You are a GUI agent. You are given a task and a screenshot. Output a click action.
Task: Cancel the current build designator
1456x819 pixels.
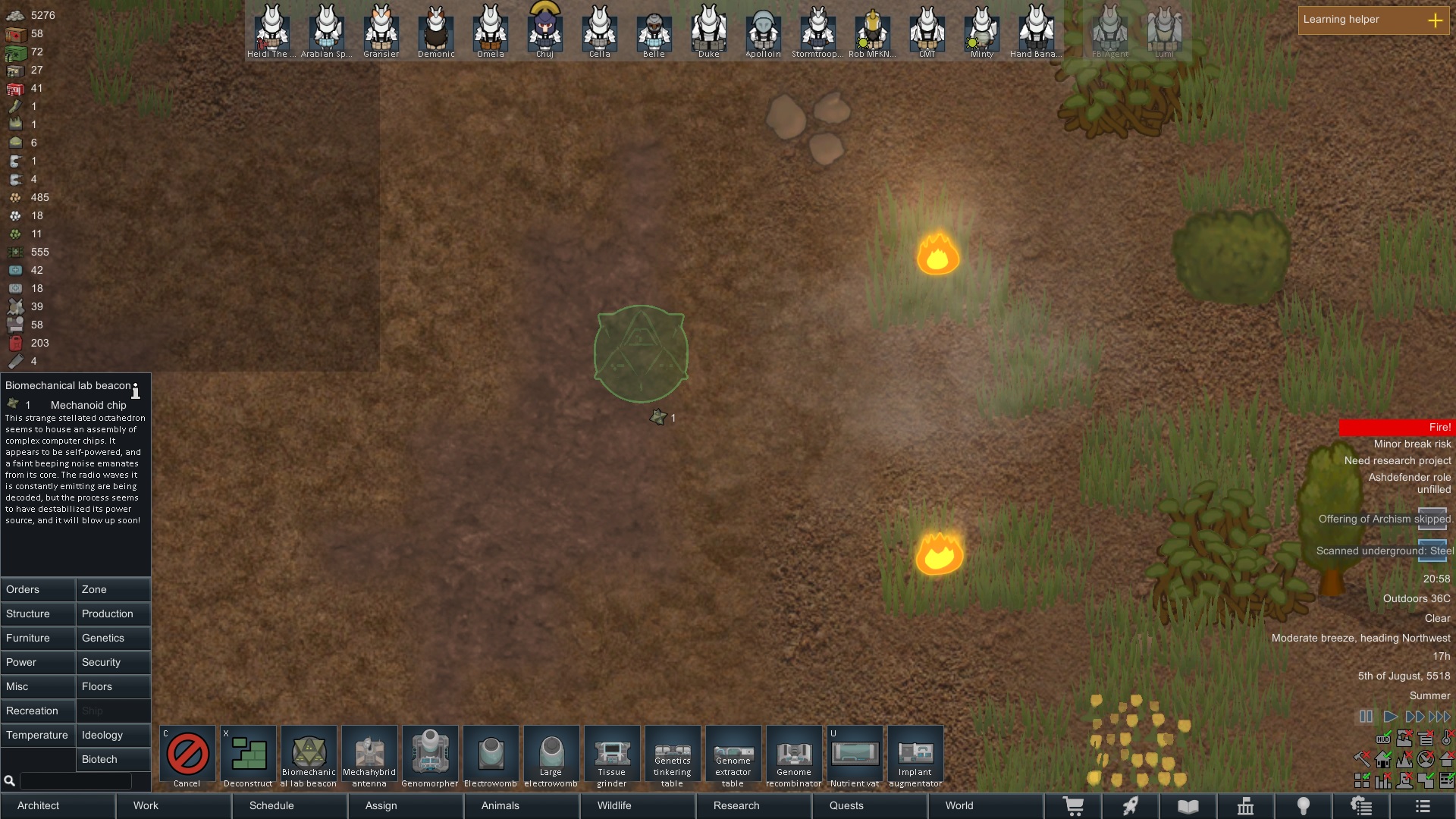click(187, 755)
